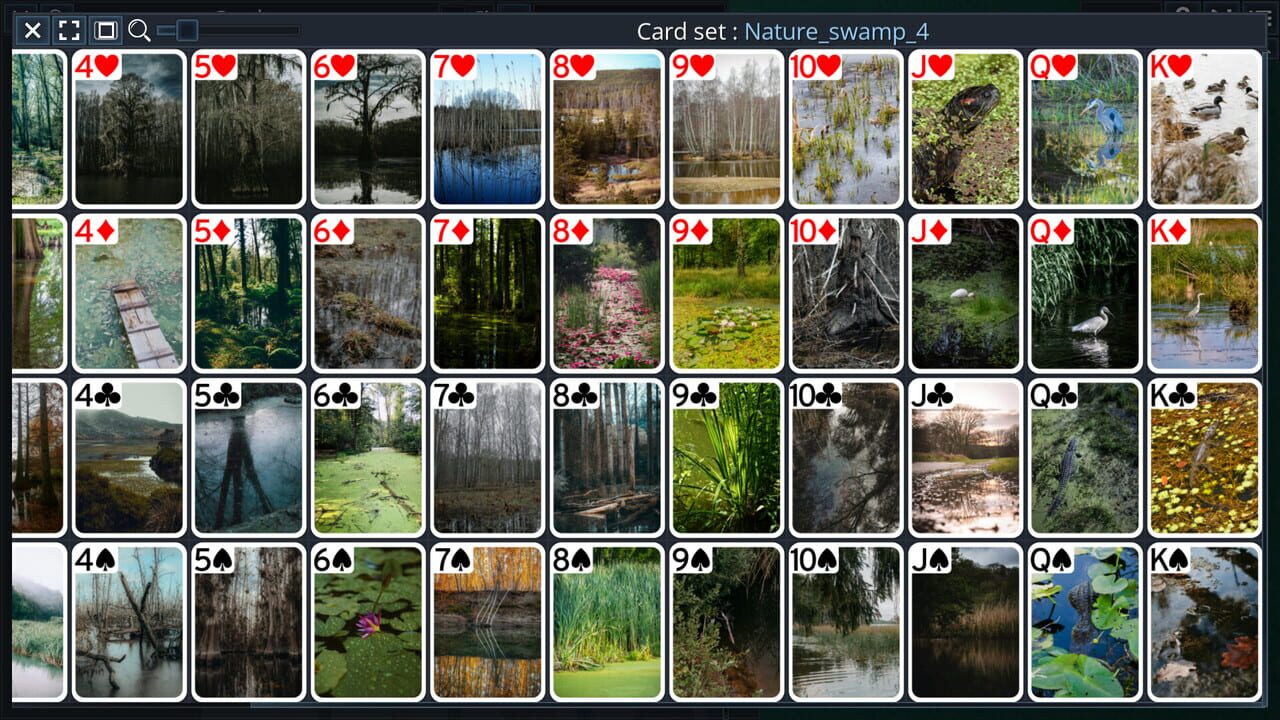Click the 4 of Diamonds wooden dock card
This screenshot has width=1280, height=720.
pos(129,292)
